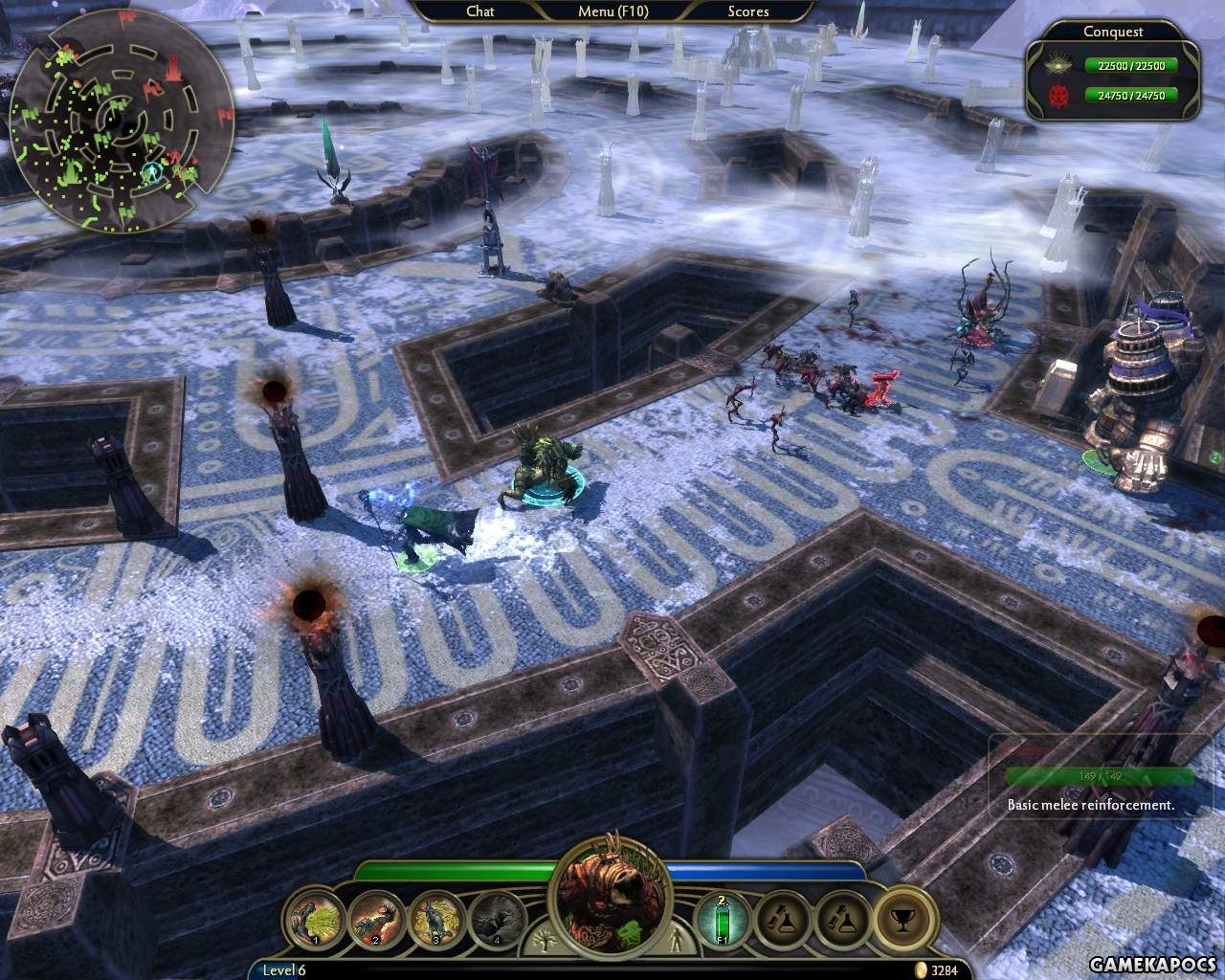Open the trophy achievements button

pos(902,920)
